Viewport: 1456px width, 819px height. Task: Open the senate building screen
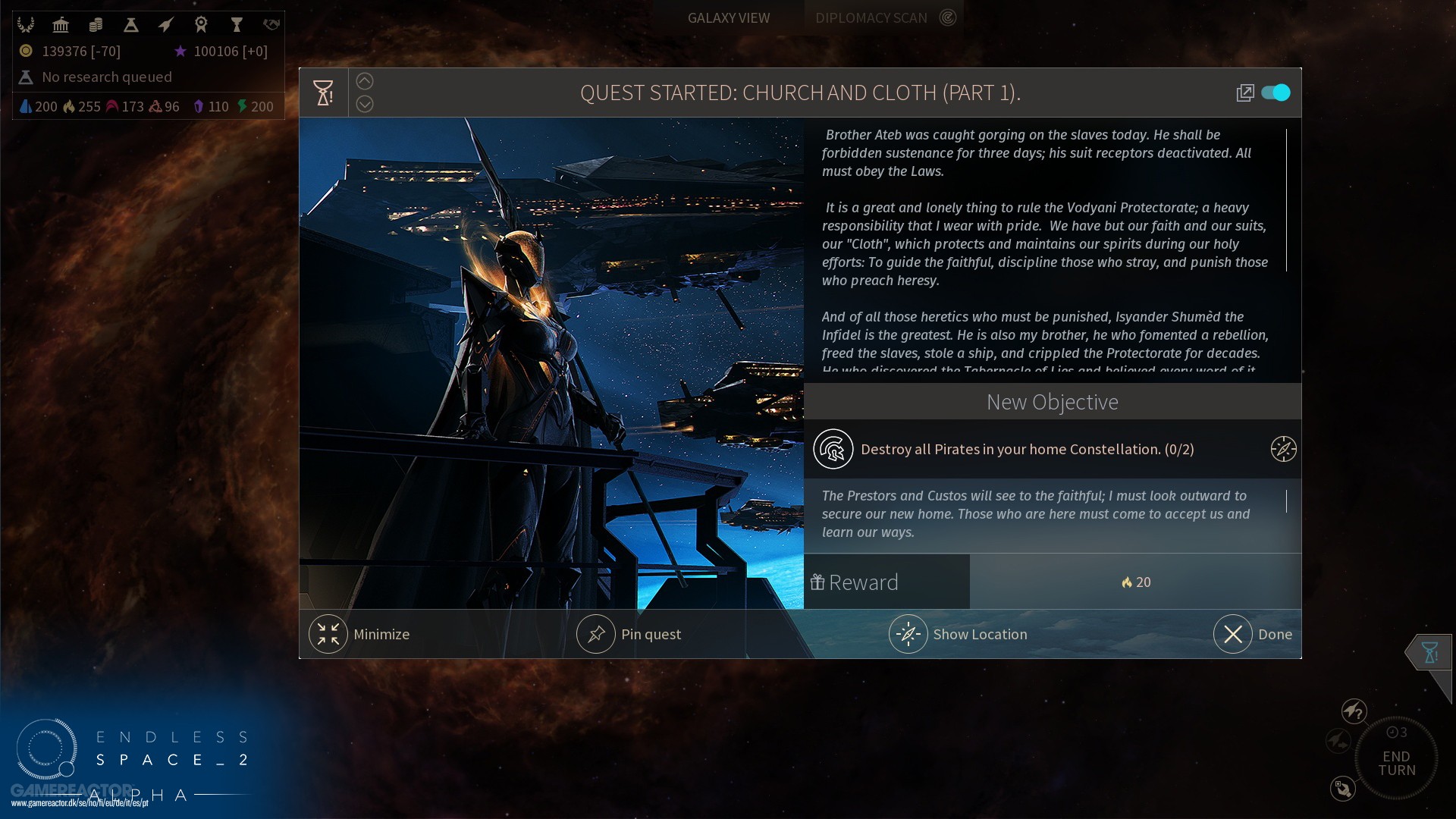[x=61, y=25]
